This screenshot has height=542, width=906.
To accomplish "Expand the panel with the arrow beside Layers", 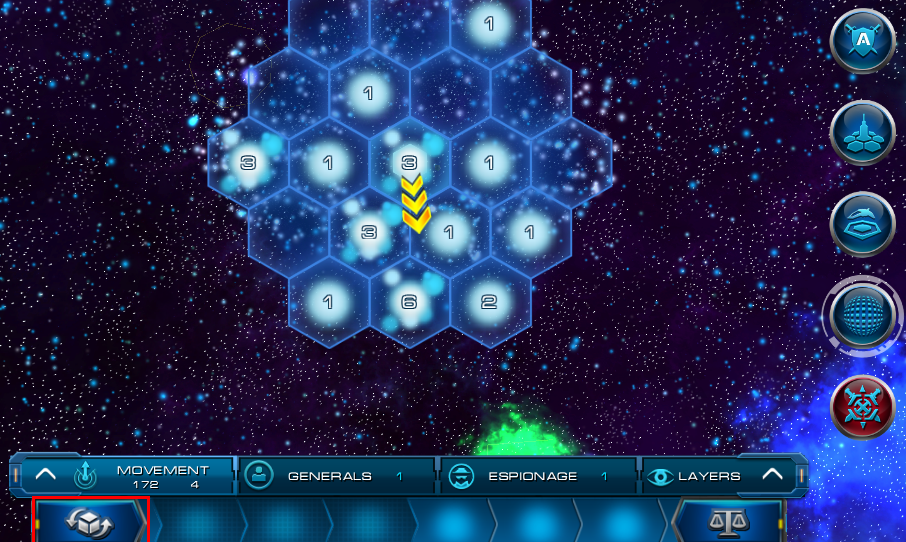I will pos(772,475).
